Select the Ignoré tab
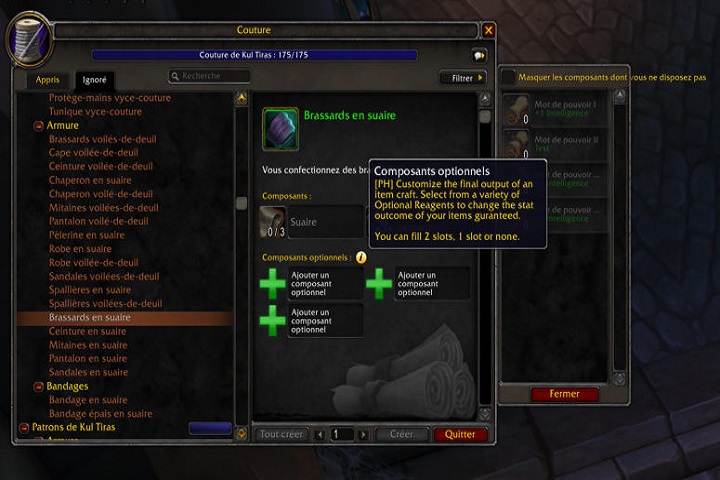The image size is (720, 480). [95, 79]
